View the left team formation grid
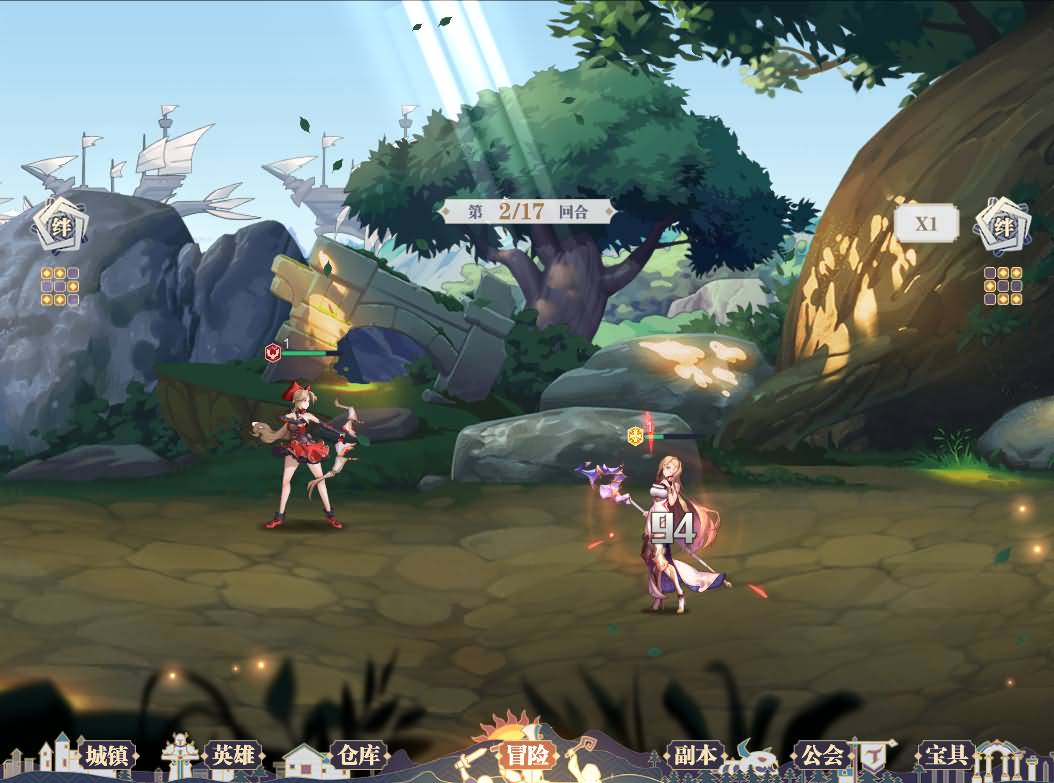Image resolution: width=1054 pixels, height=783 pixels. pyautogui.click(x=60, y=286)
